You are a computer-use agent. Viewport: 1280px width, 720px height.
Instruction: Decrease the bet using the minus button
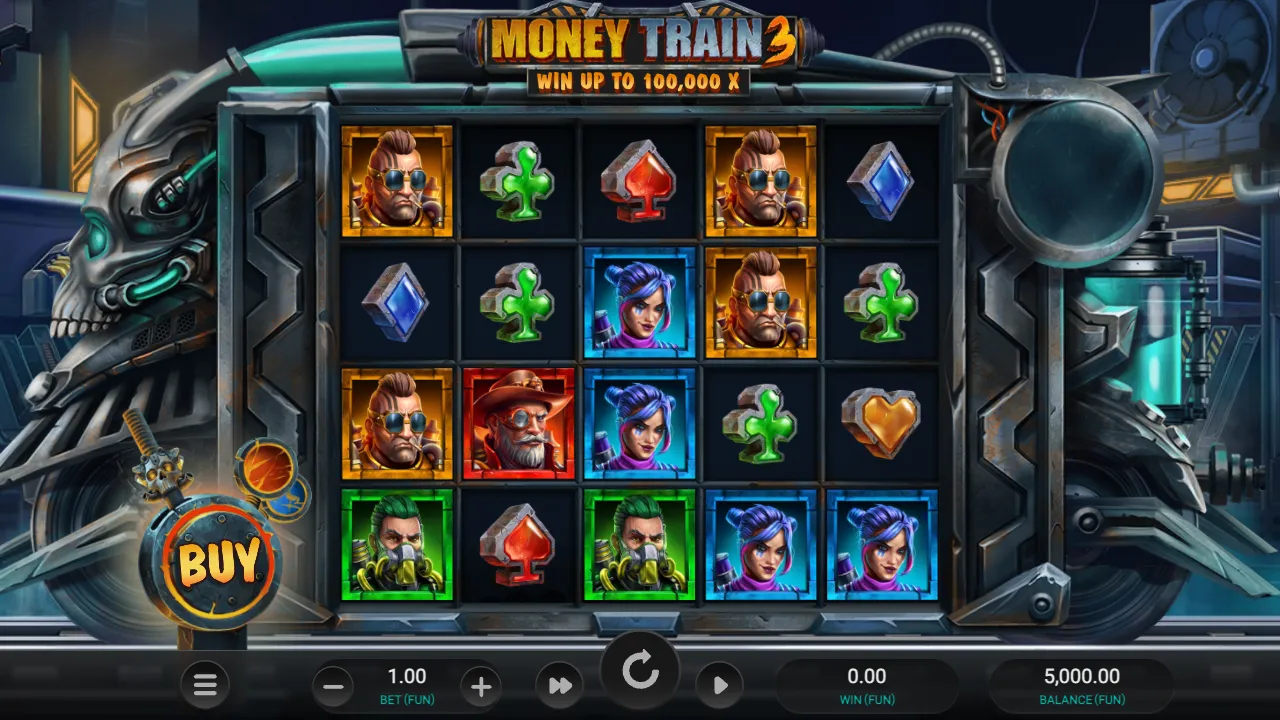(x=332, y=686)
